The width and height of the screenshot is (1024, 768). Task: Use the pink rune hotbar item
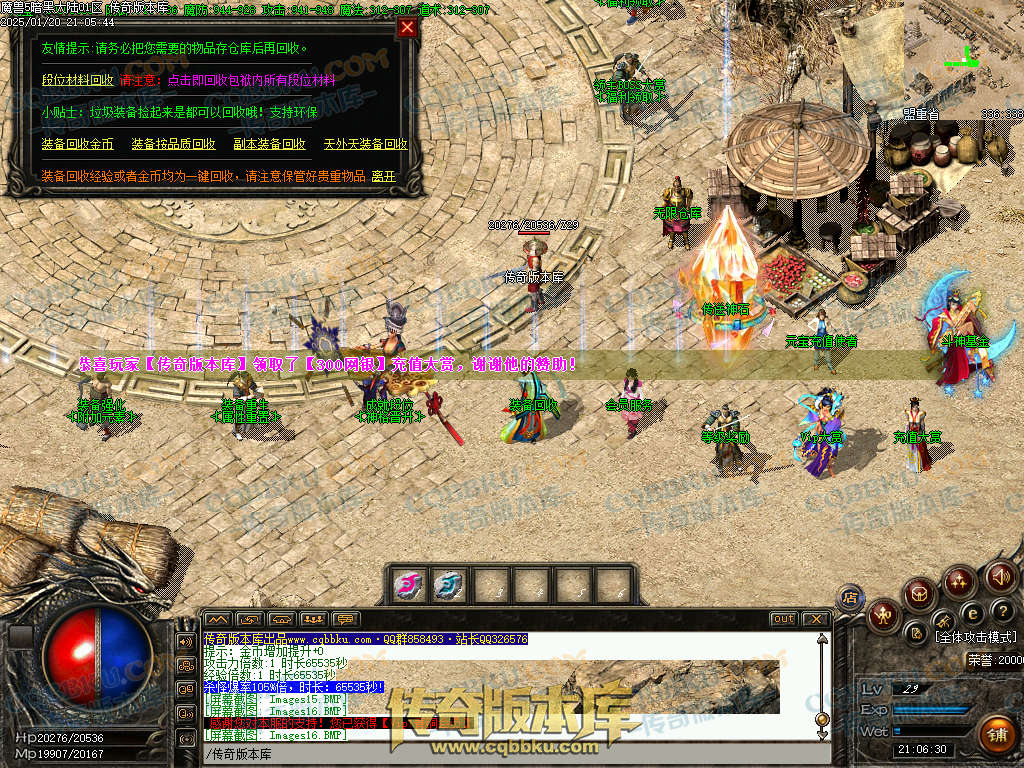pyautogui.click(x=407, y=584)
